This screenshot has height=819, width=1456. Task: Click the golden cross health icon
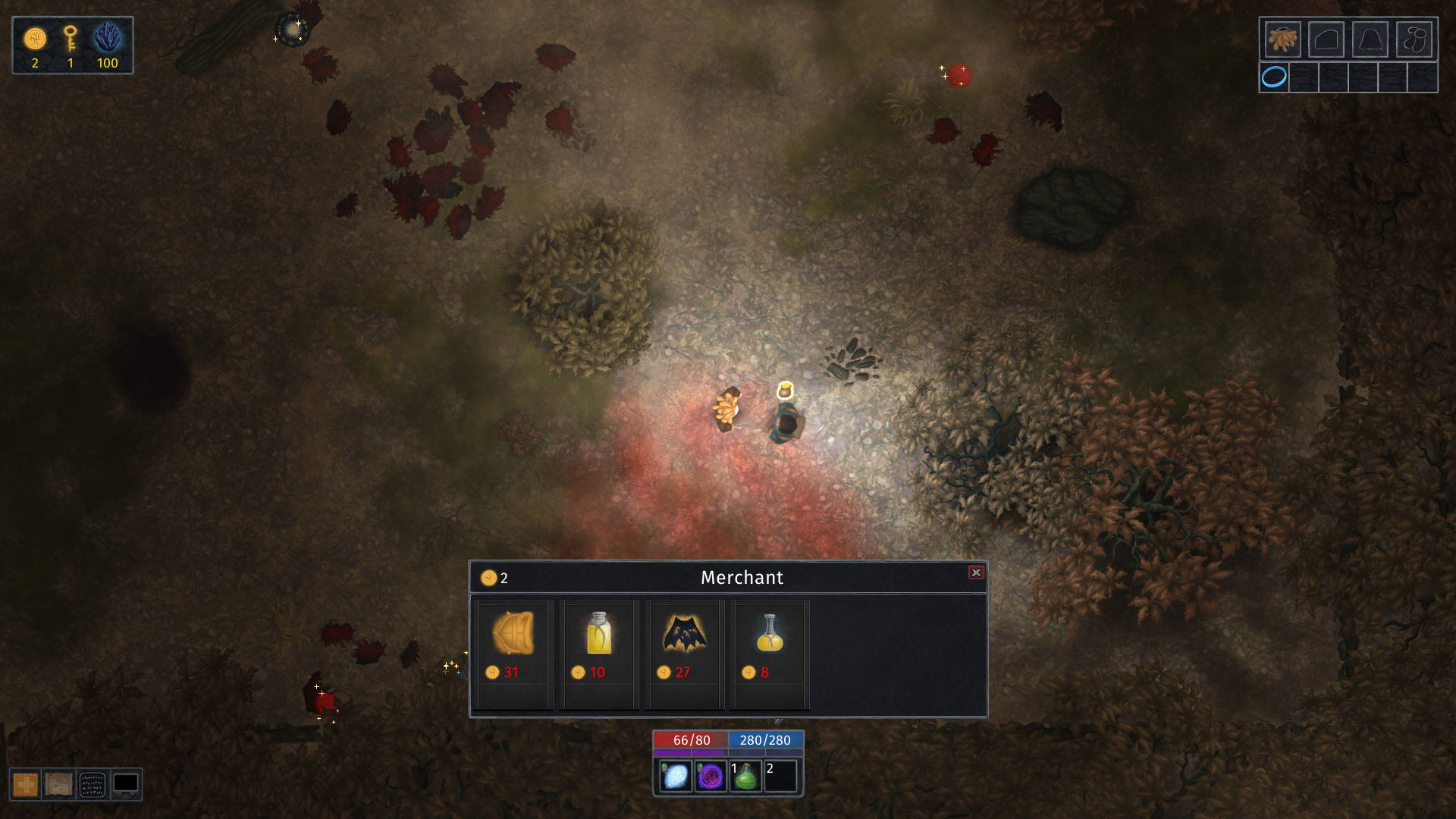tap(24, 784)
